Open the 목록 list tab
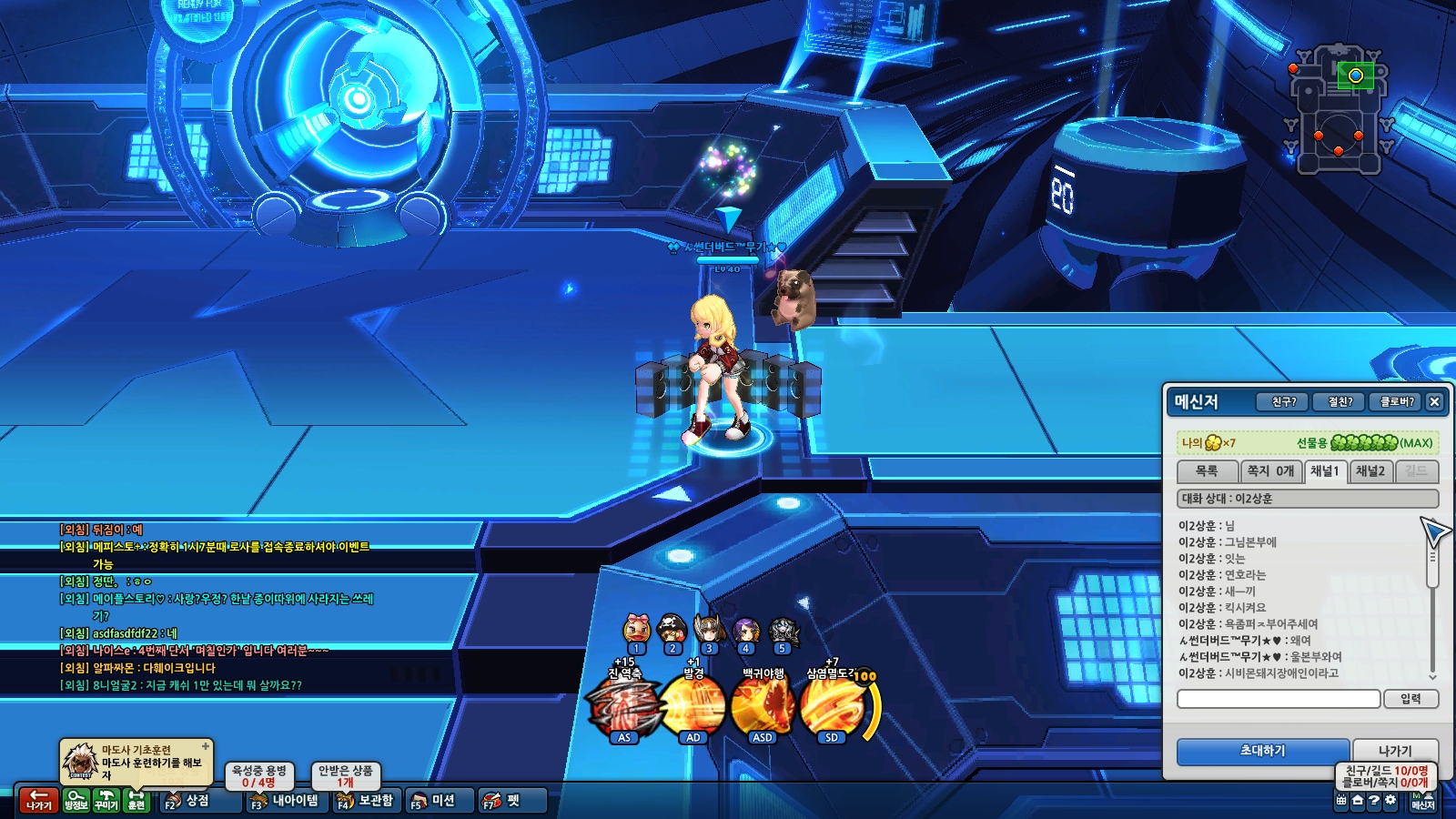Image resolution: width=1456 pixels, height=819 pixels. tap(1207, 471)
